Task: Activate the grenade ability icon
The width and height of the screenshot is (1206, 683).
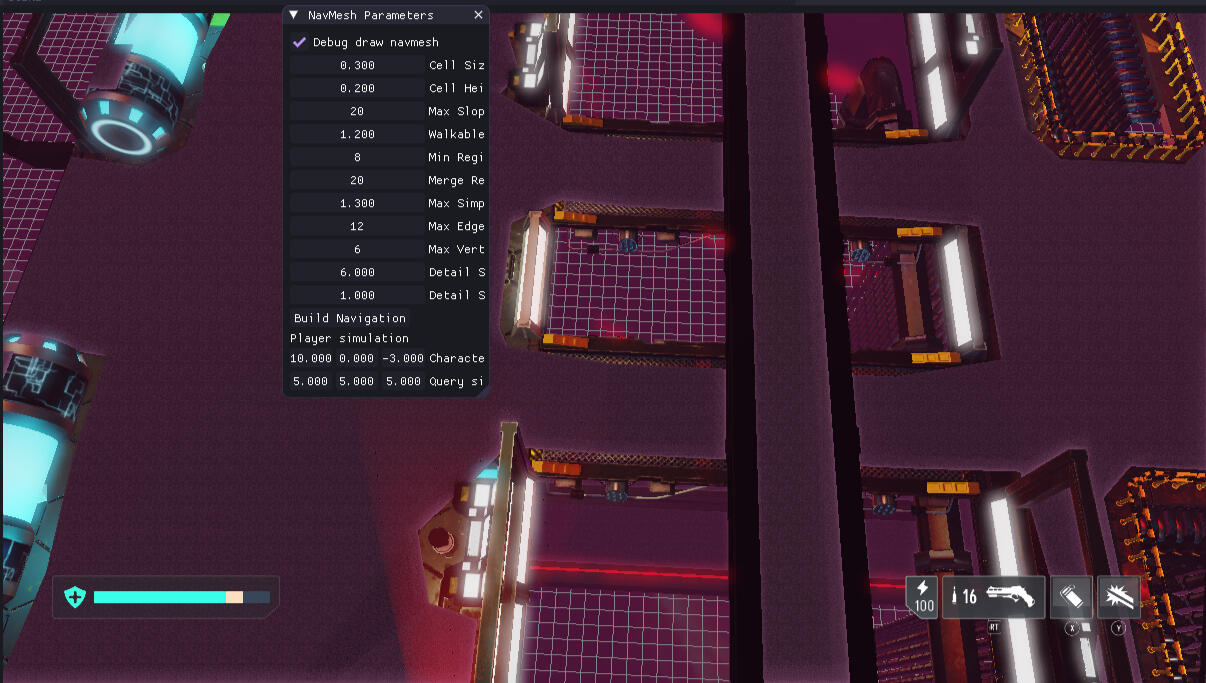Action: click(x=1072, y=597)
